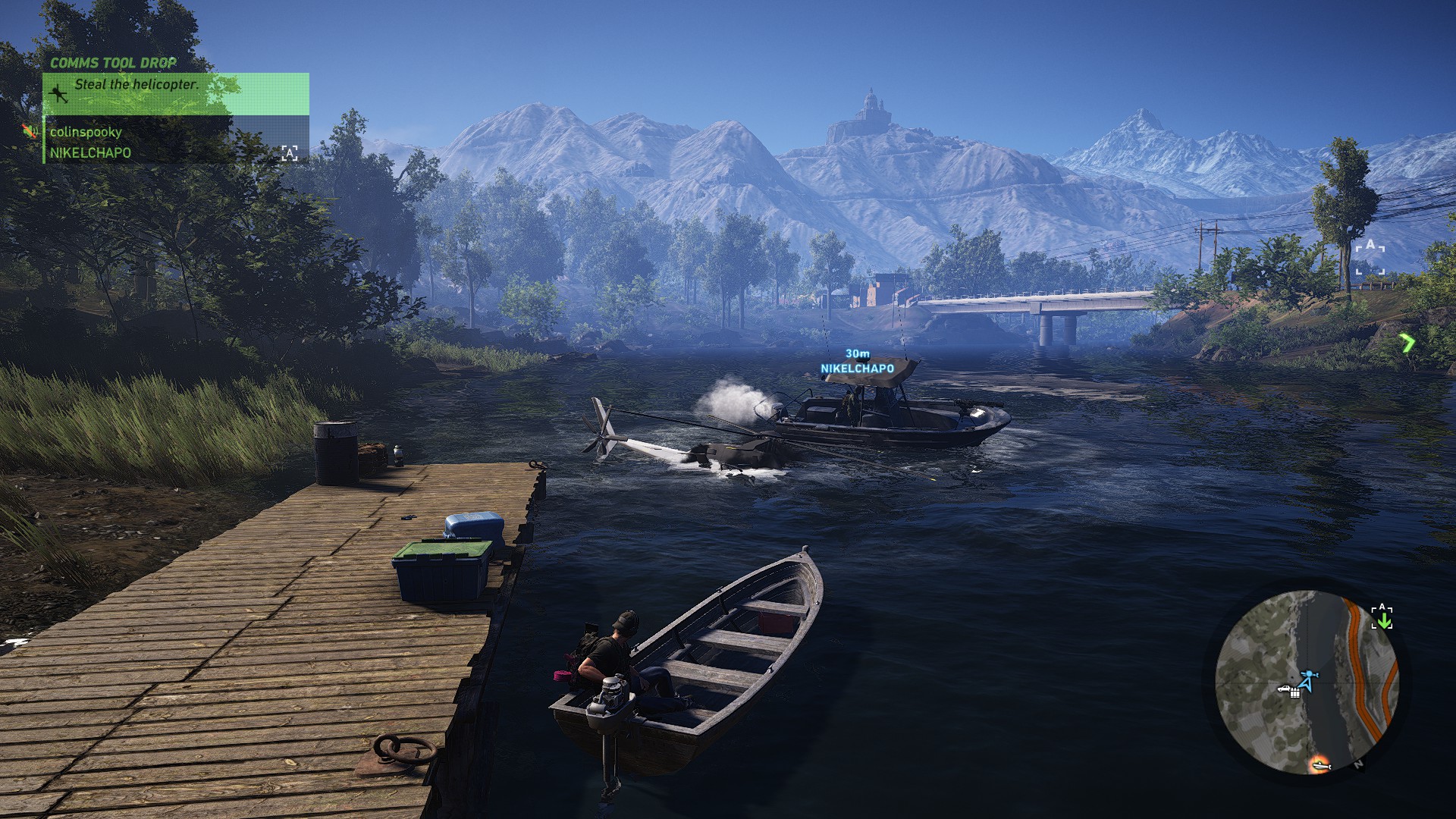Open the circular minimap
The height and width of the screenshot is (819, 1456).
[1307, 682]
